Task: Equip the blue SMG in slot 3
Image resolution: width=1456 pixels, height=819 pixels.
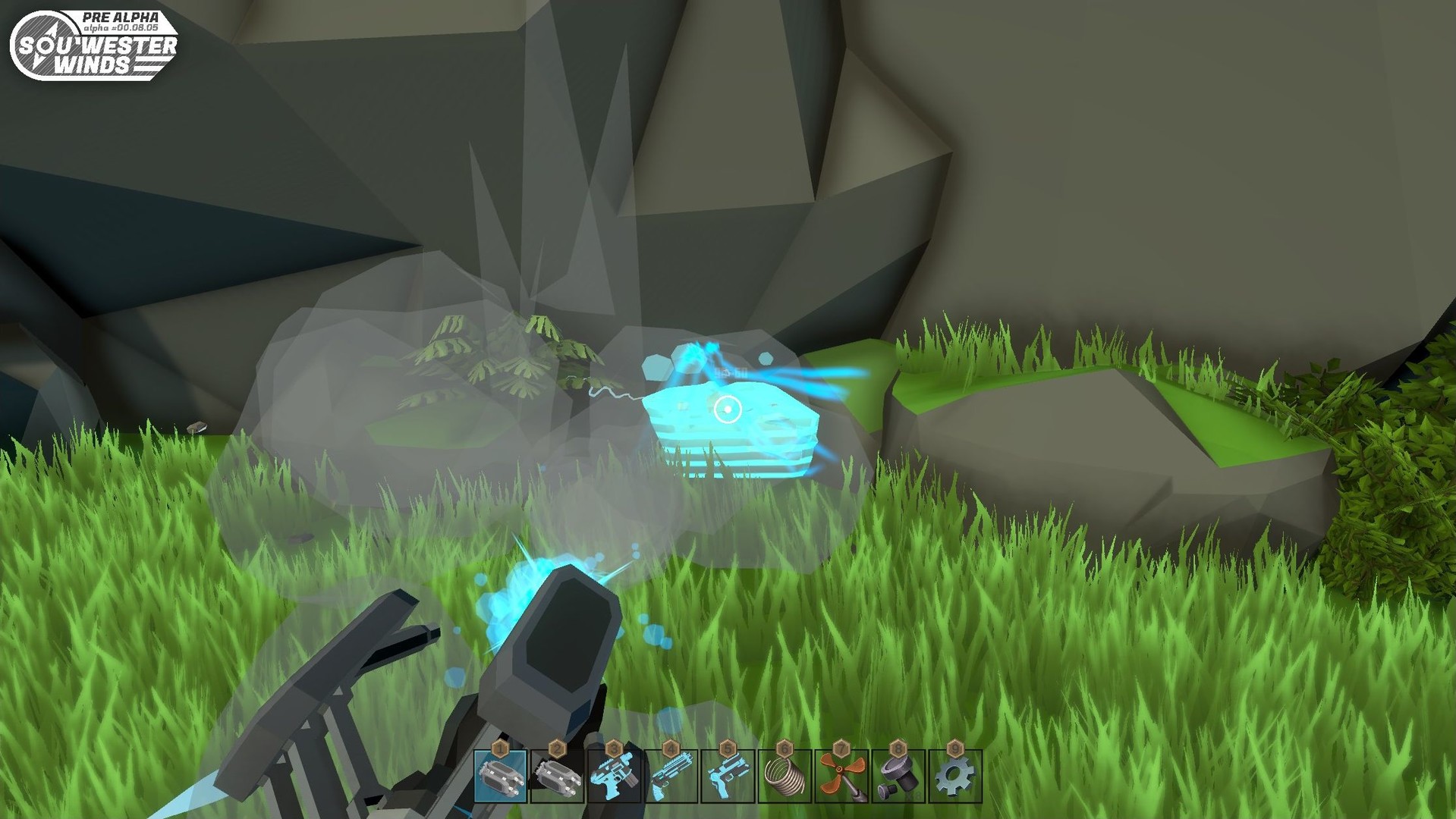Action: click(615, 777)
